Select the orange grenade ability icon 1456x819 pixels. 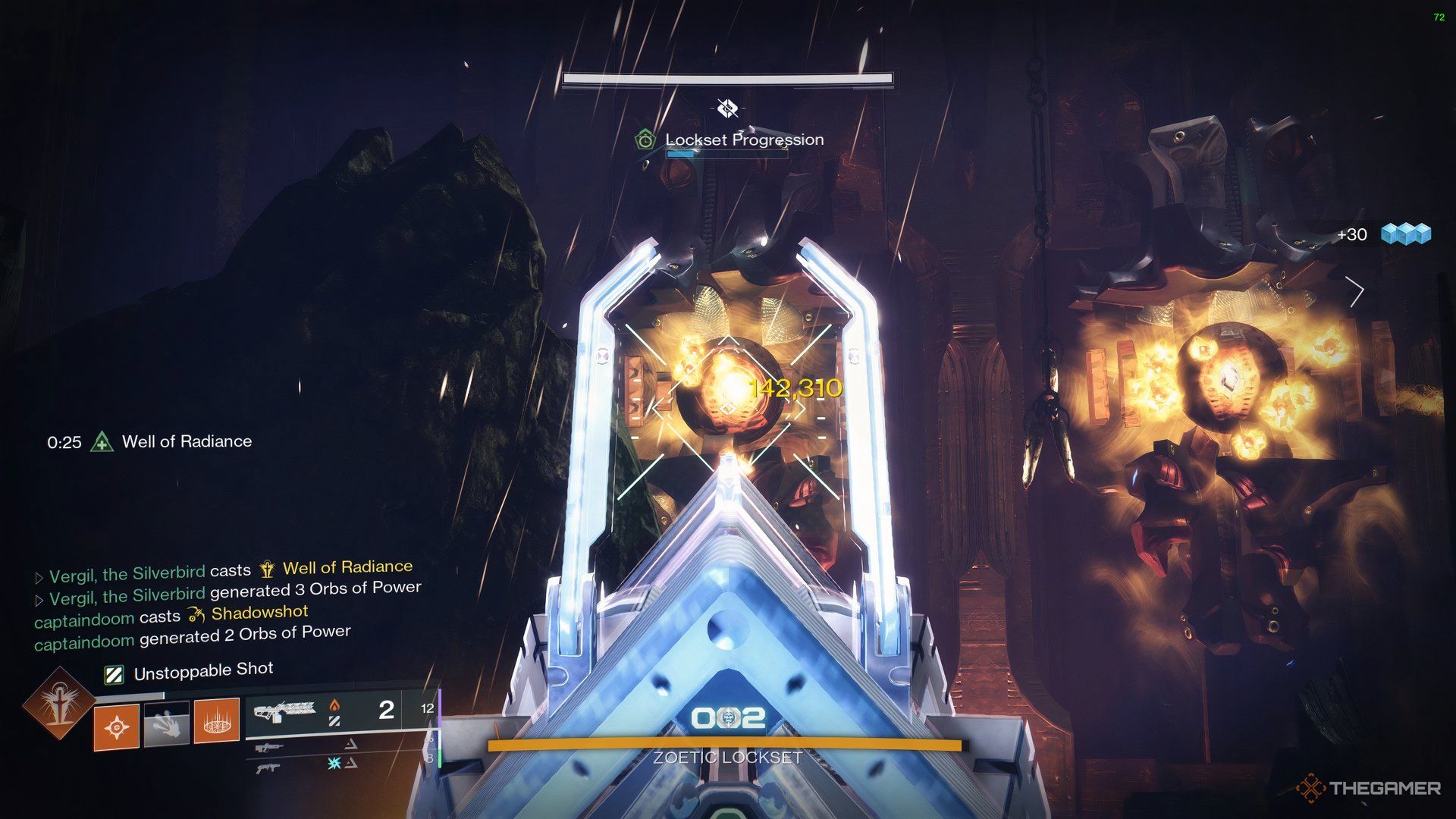(x=116, y=727)
